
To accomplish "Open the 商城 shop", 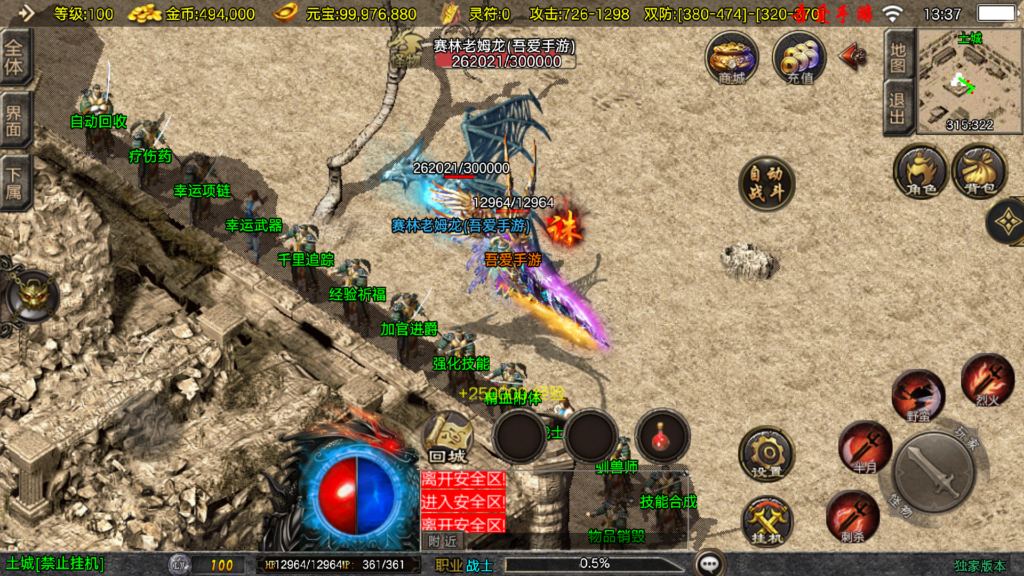I will coord(731,58).
